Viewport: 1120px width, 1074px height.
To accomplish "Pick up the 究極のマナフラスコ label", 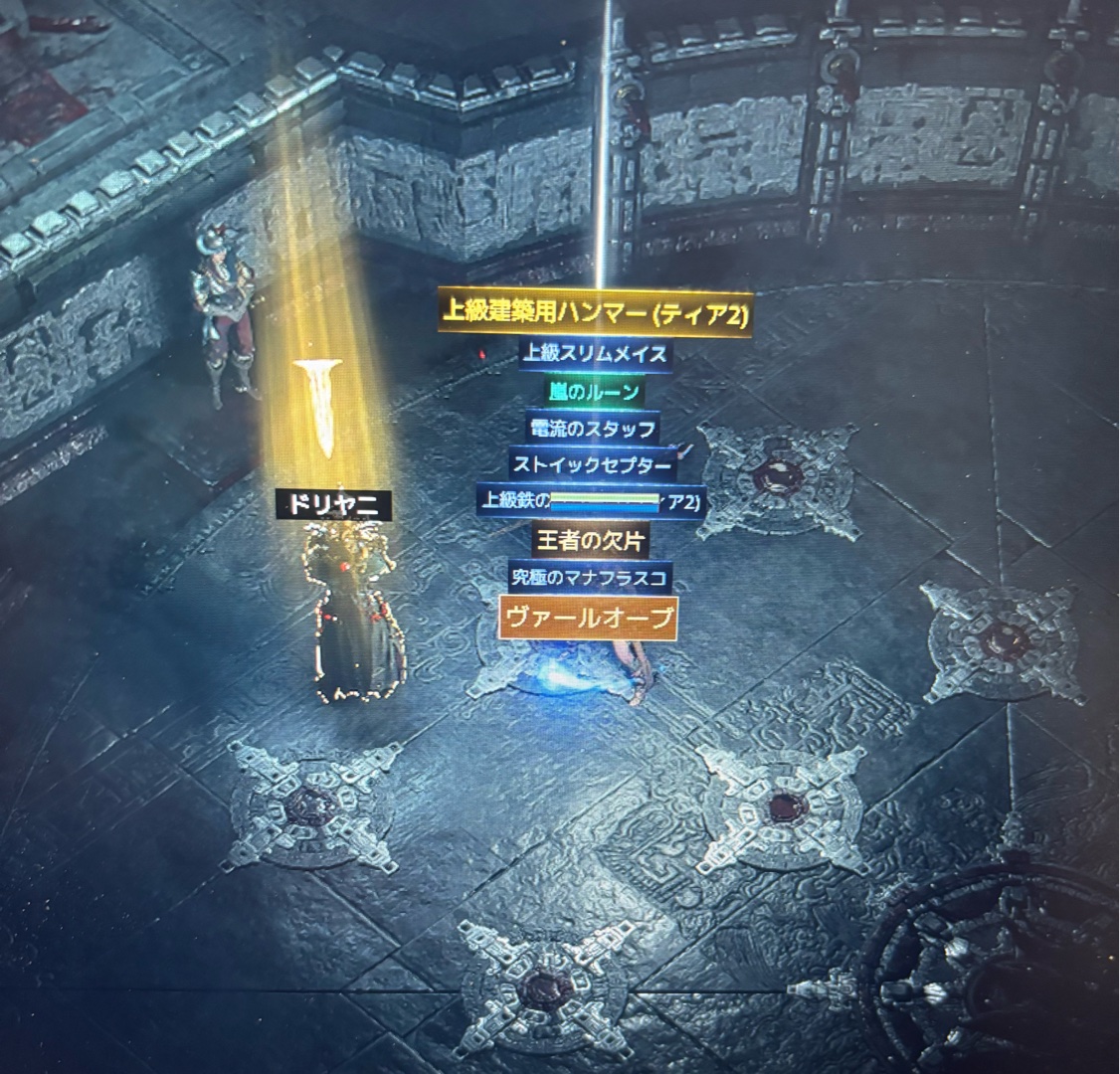I will [x=591, y=577].
